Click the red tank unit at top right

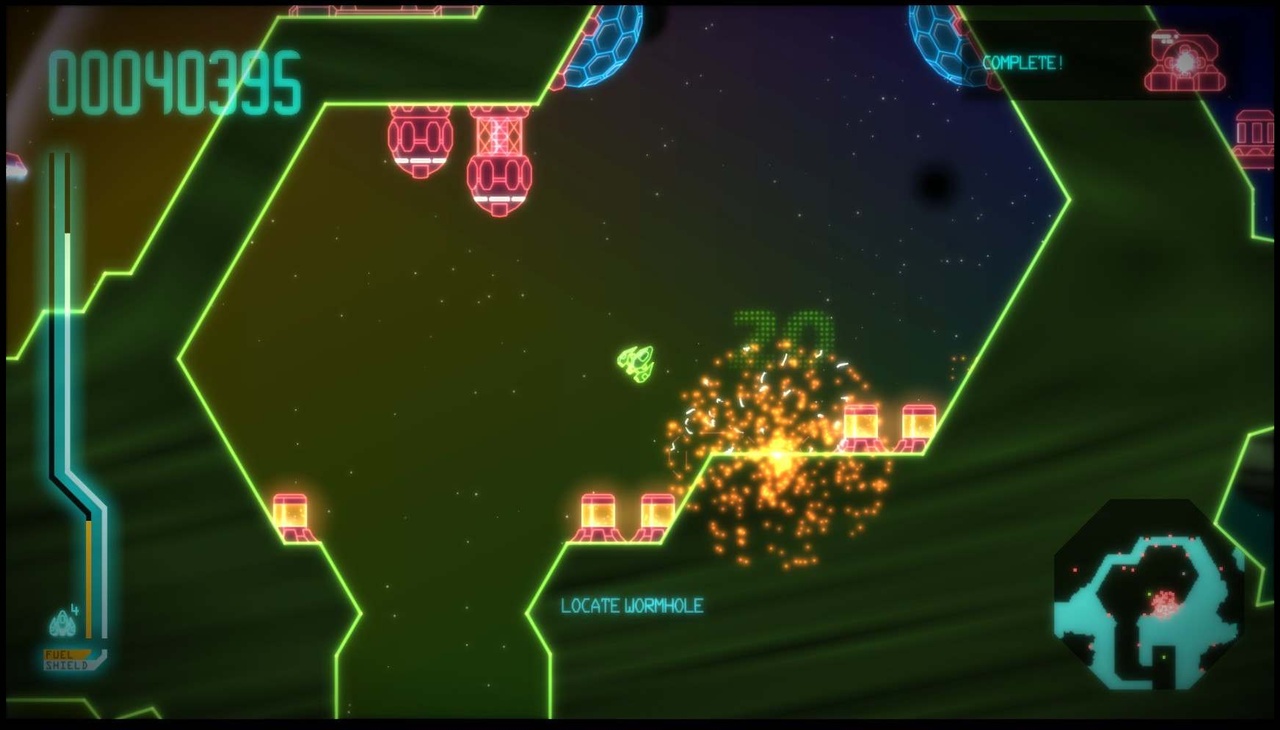pyautogui.click(x=1182, y=62)
